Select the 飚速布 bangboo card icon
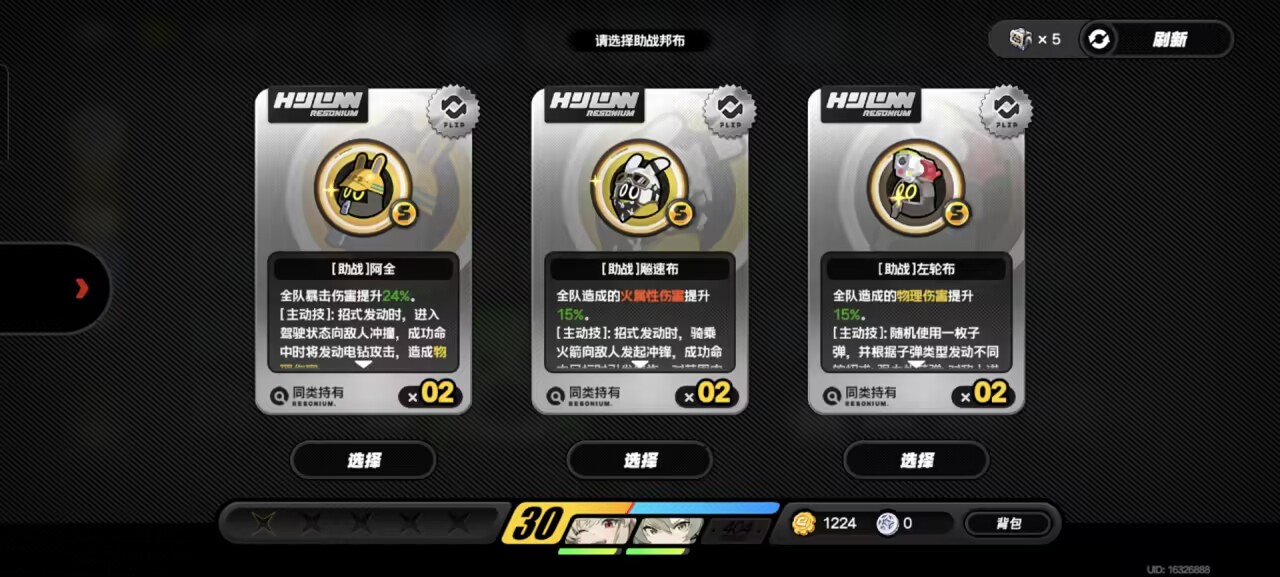This screenshot has width=1280, height=577. pyautogui.click(x=640, y=187)
